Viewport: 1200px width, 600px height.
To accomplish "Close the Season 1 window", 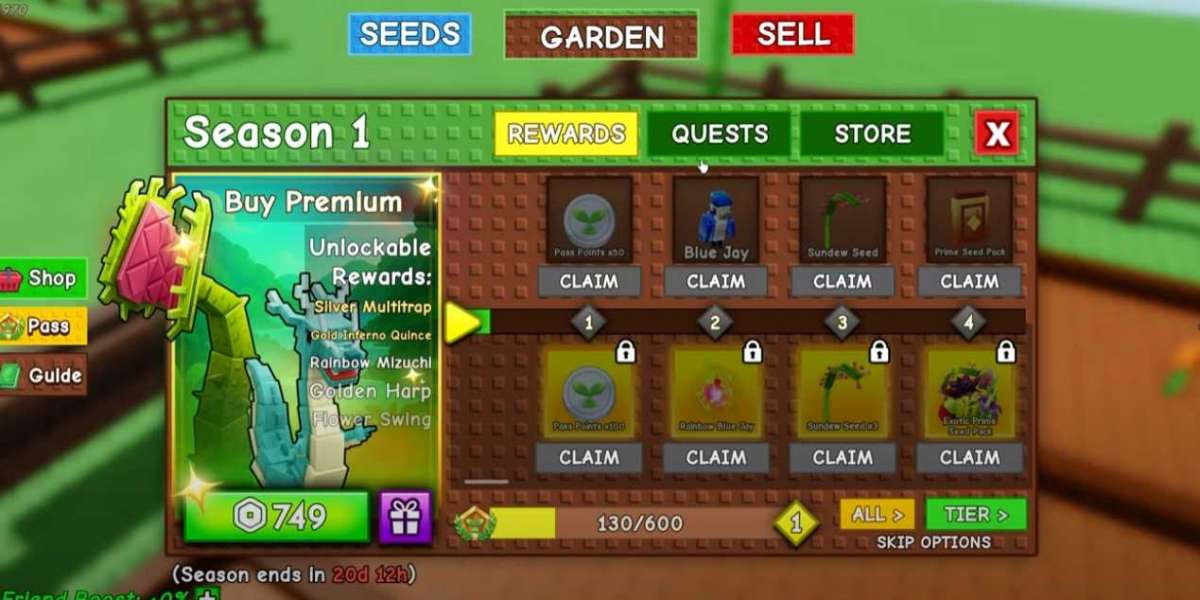I will tap(997, 134).
